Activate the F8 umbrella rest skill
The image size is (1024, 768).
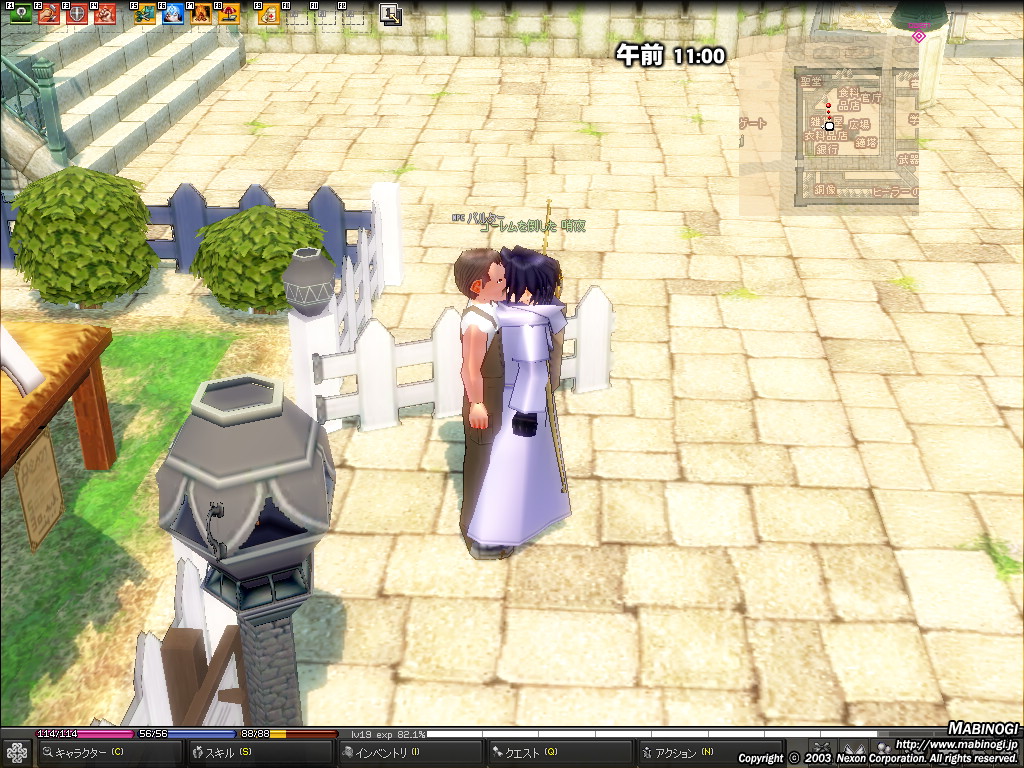coord(228,14)
